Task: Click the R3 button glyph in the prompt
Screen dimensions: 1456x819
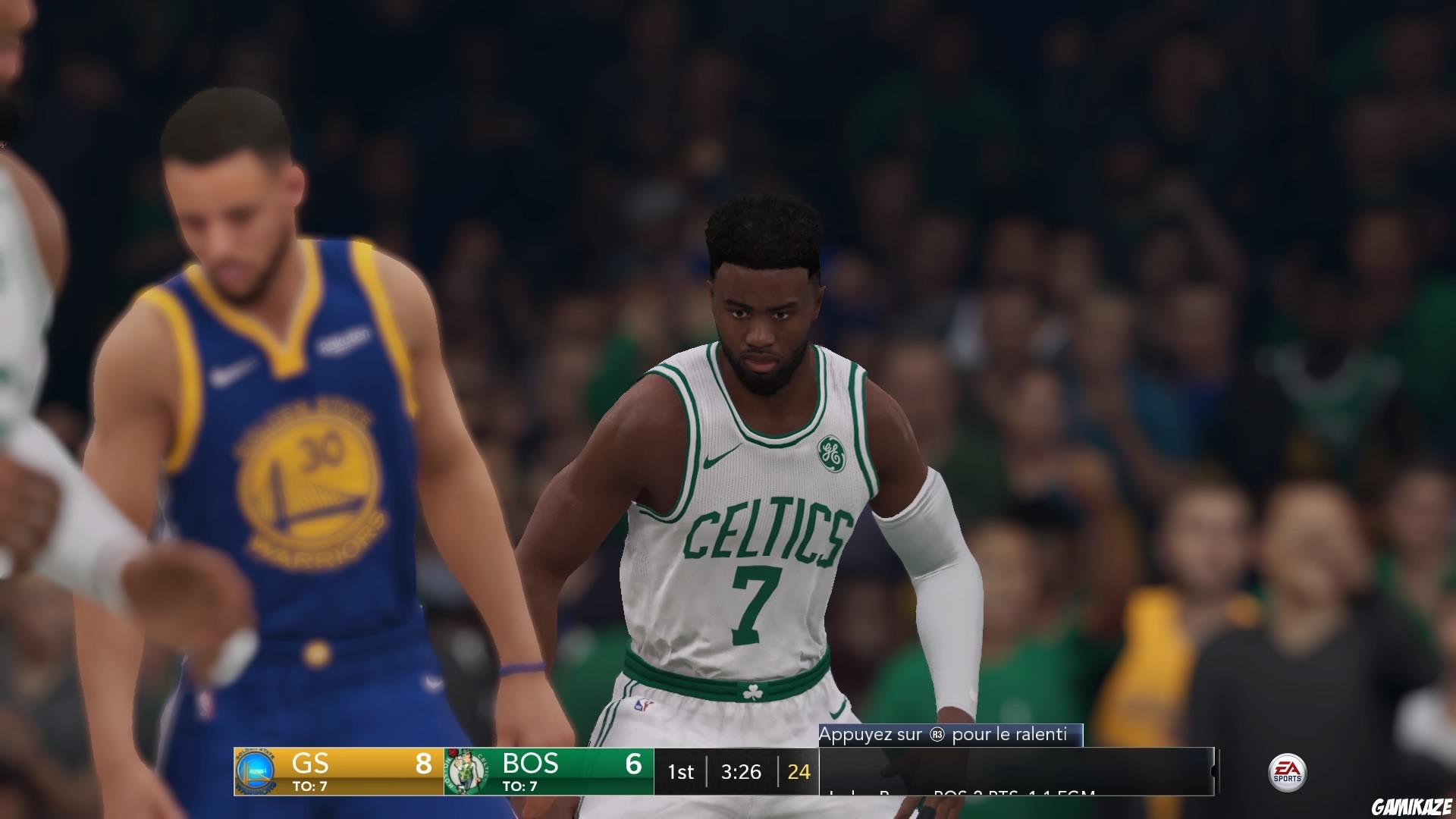Action: [x=936, y=734]
